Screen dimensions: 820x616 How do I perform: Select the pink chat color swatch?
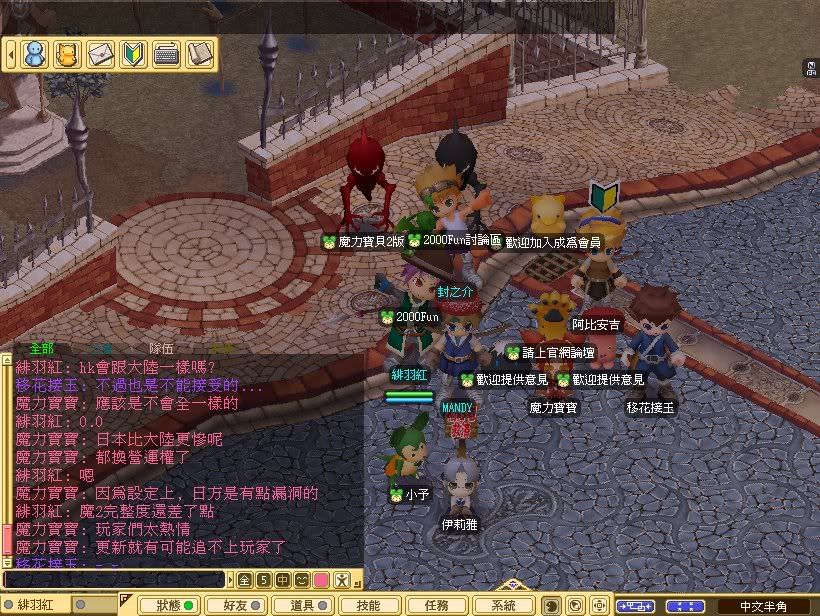tap(320, 579)
